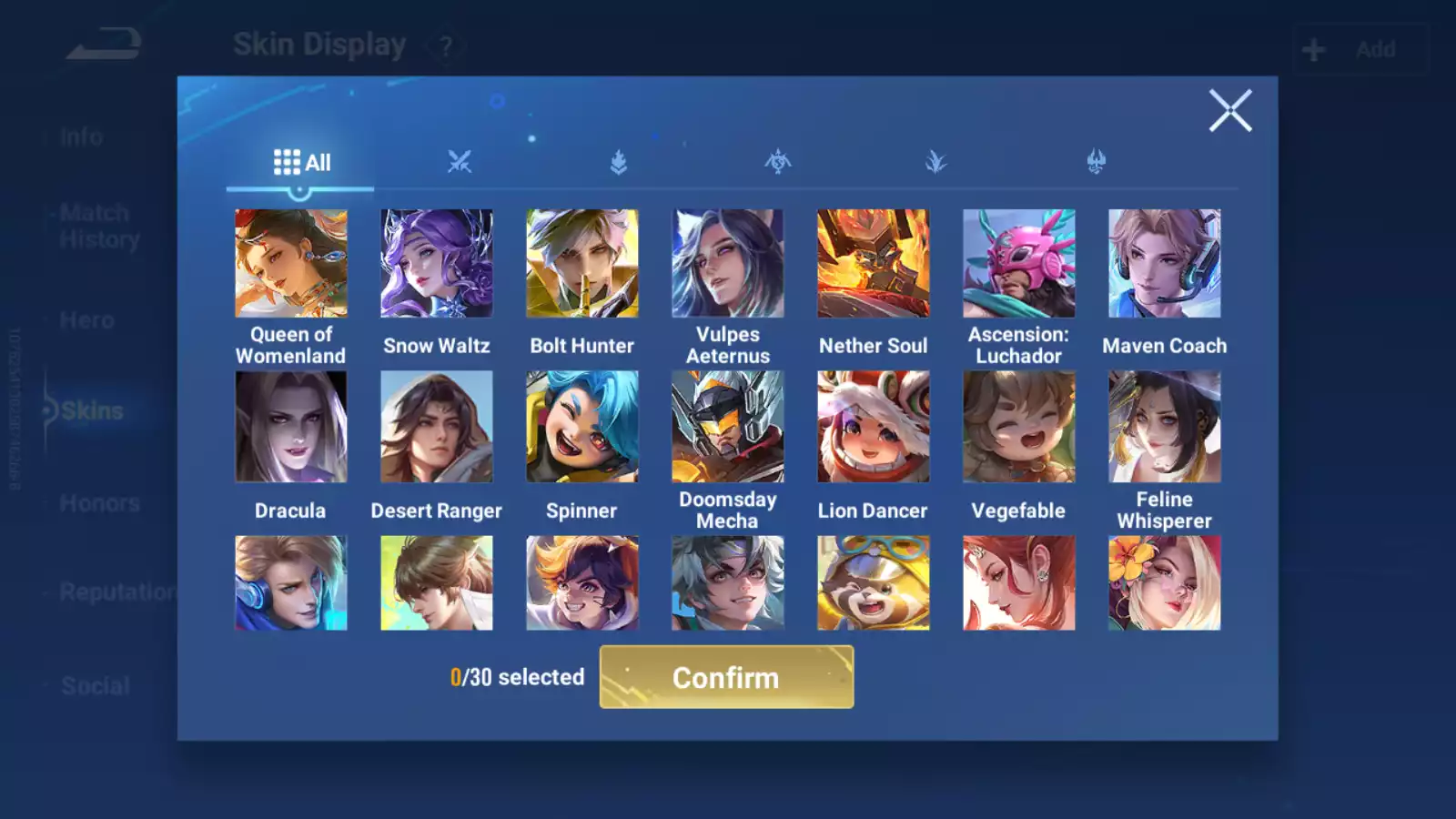
Task: Pick the Bolt Hunter skin
Action: [582, 264]
